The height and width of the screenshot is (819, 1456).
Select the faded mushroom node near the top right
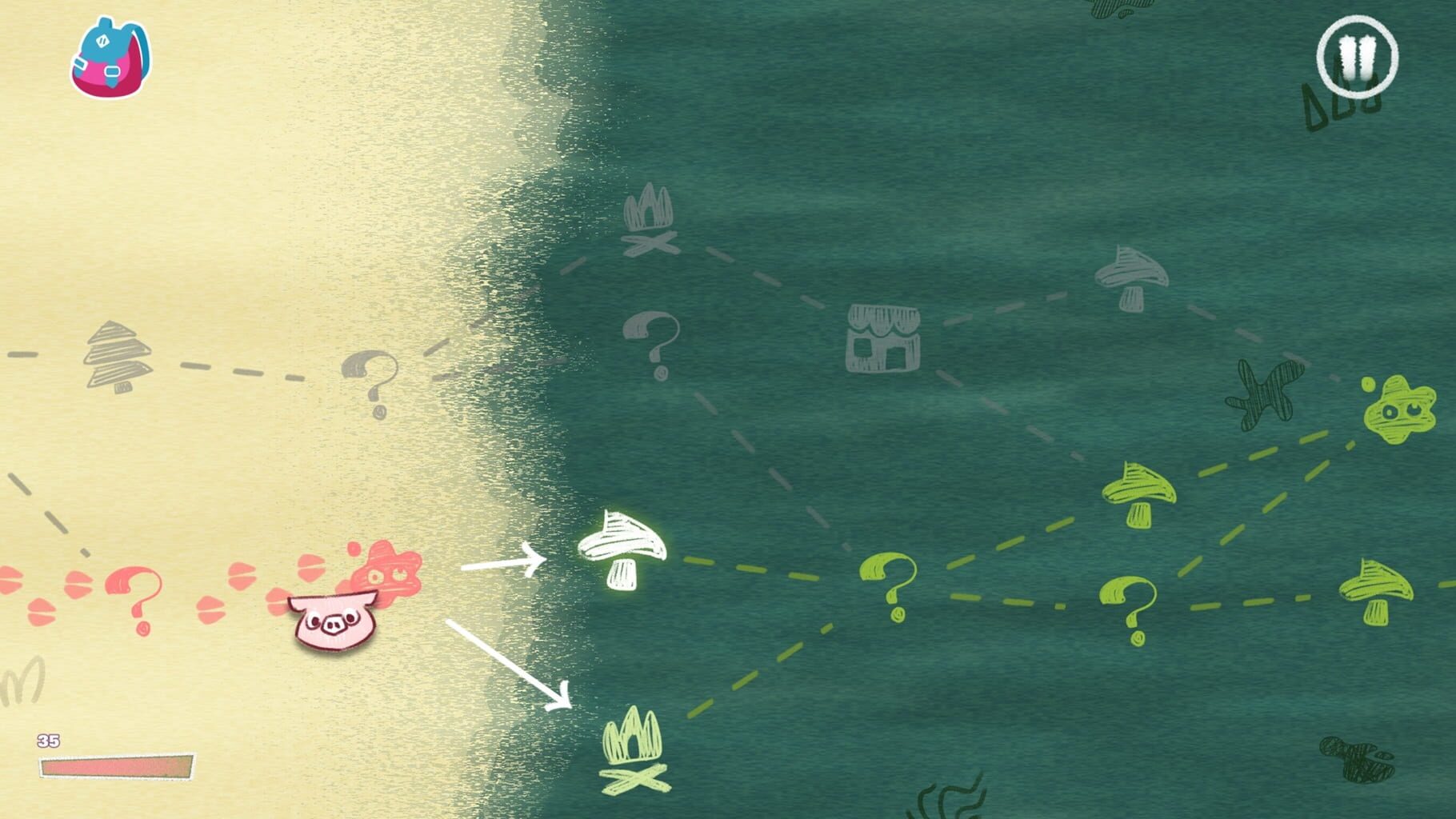[x=1132, y=280]
